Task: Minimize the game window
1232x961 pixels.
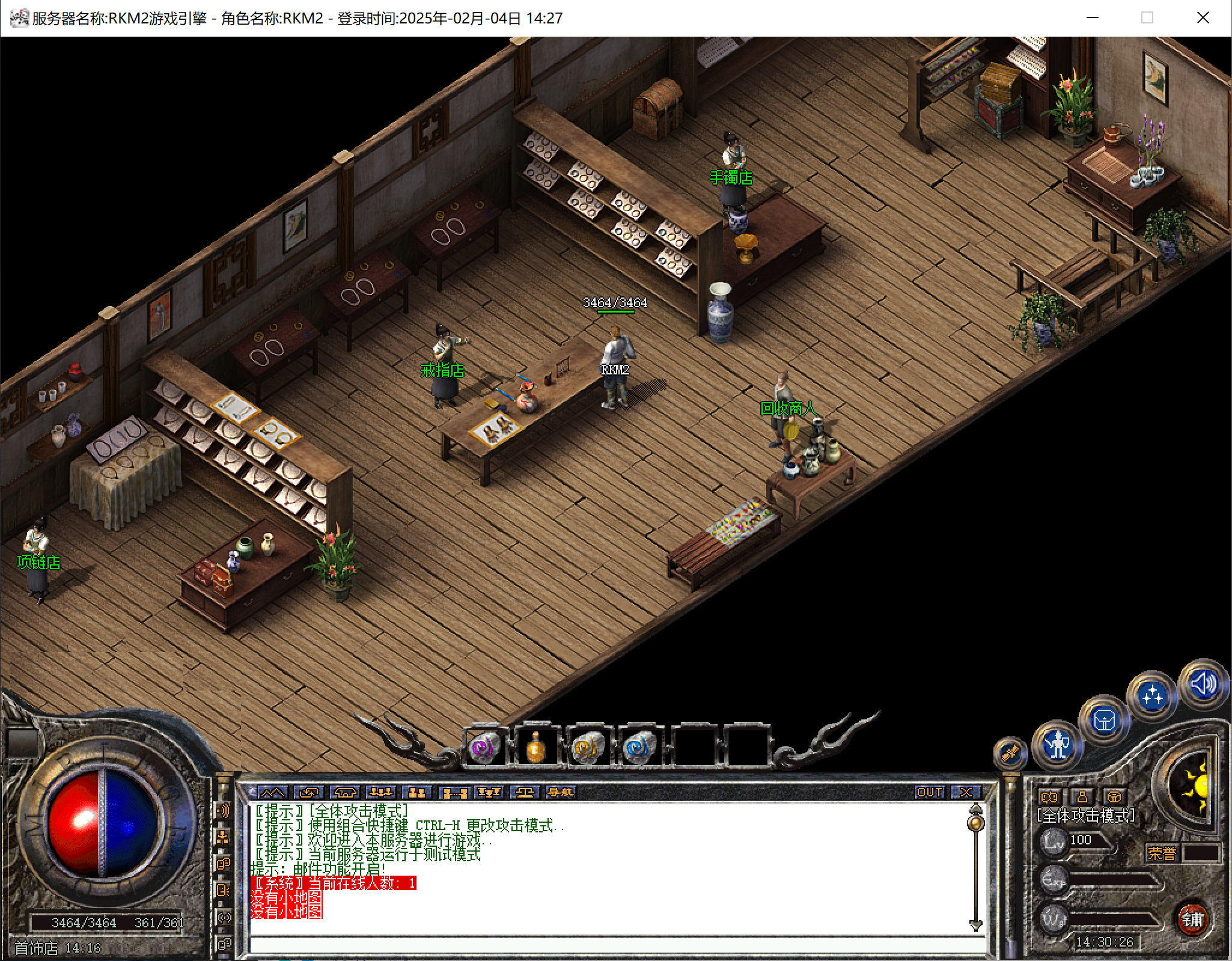Action: (1093, 18)
